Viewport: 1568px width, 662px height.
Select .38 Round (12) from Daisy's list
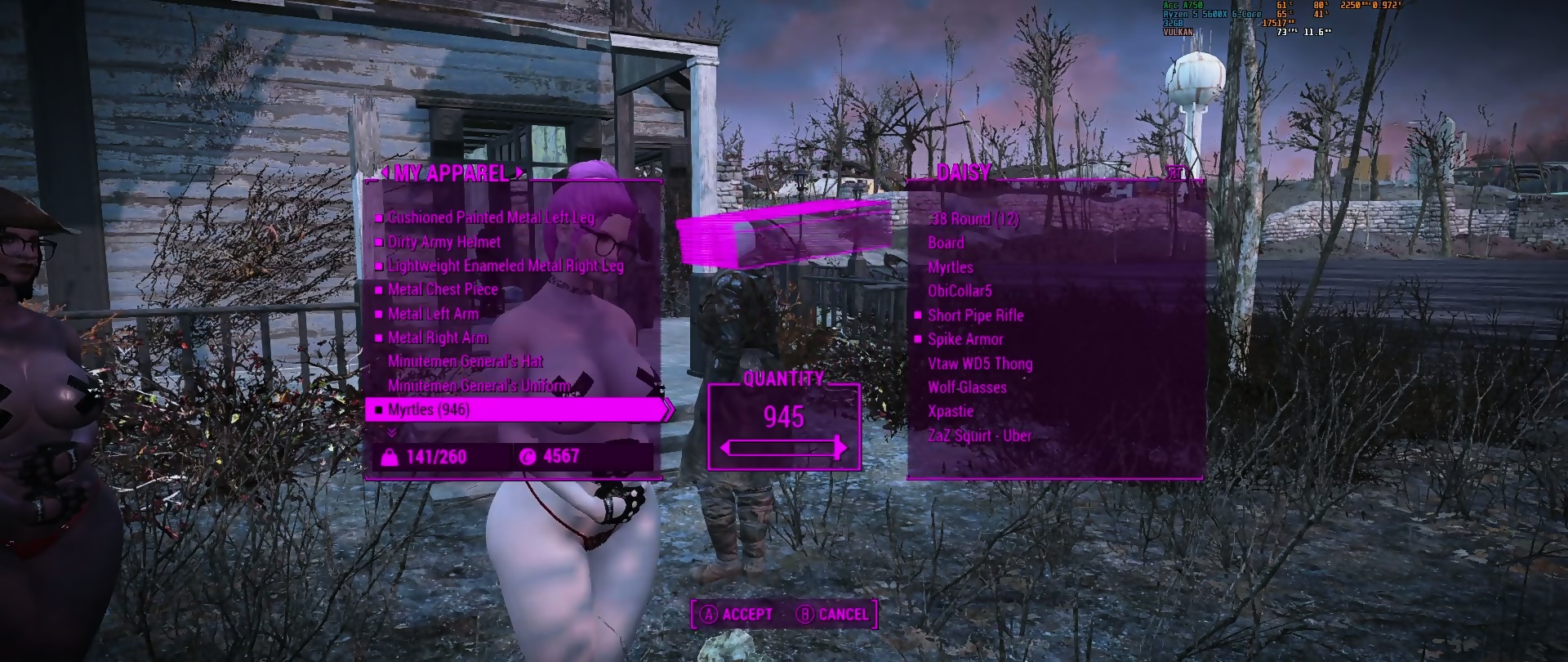[x=975, y=219]
